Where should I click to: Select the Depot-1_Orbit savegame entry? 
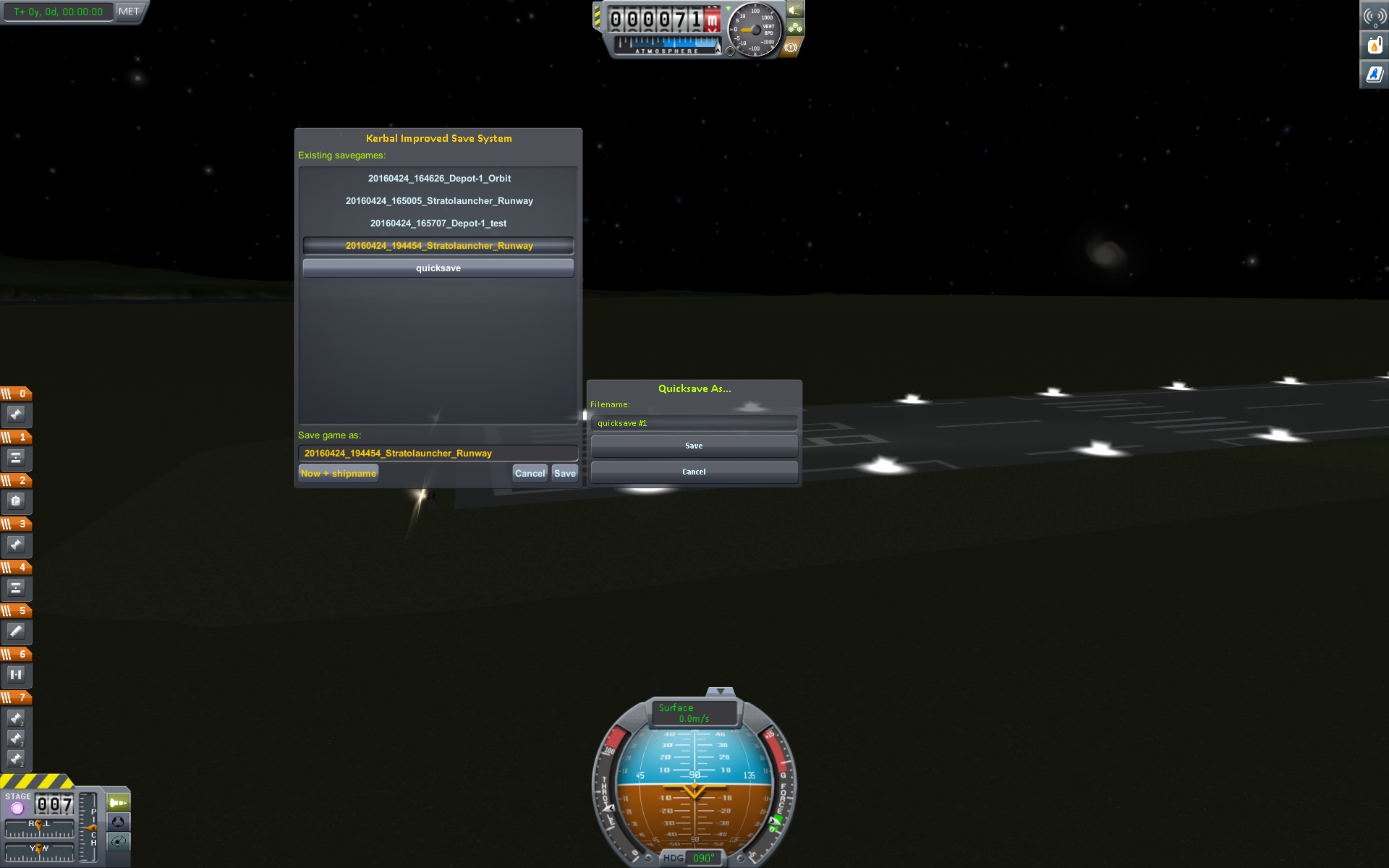(438, 179)
